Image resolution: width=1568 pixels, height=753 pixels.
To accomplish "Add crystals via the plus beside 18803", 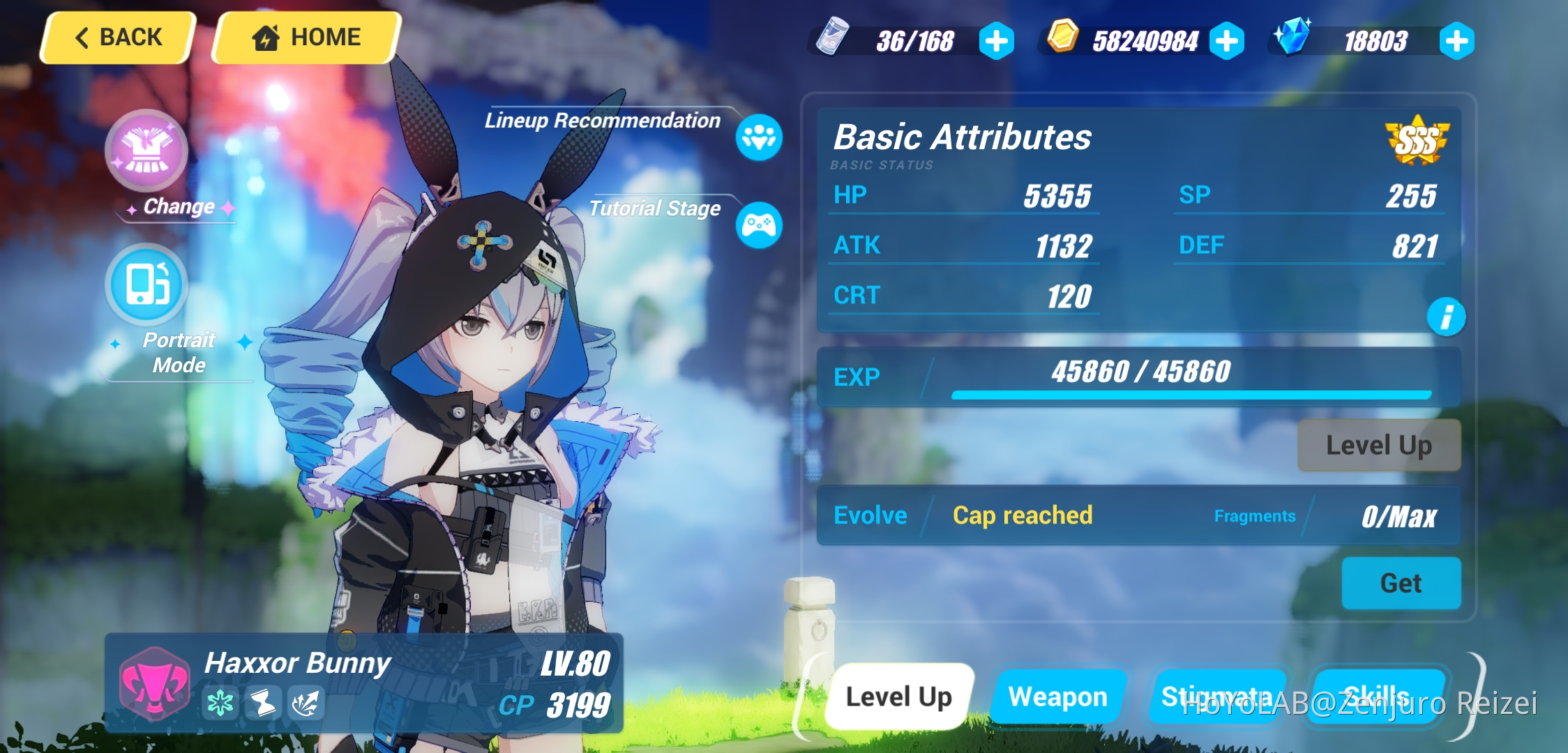I will [1456, 40].
